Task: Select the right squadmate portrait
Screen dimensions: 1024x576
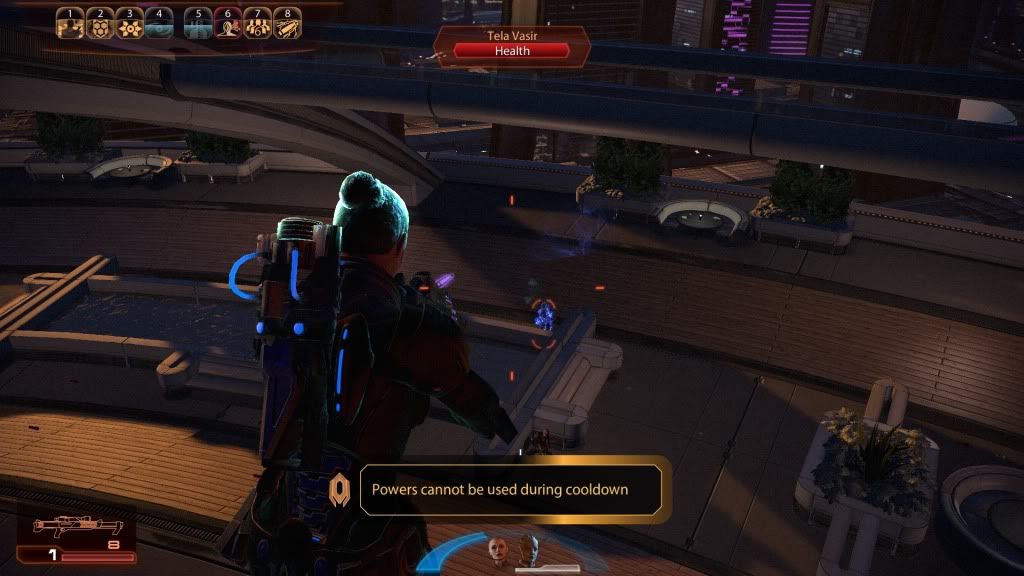Action: (x=527, y=549)
